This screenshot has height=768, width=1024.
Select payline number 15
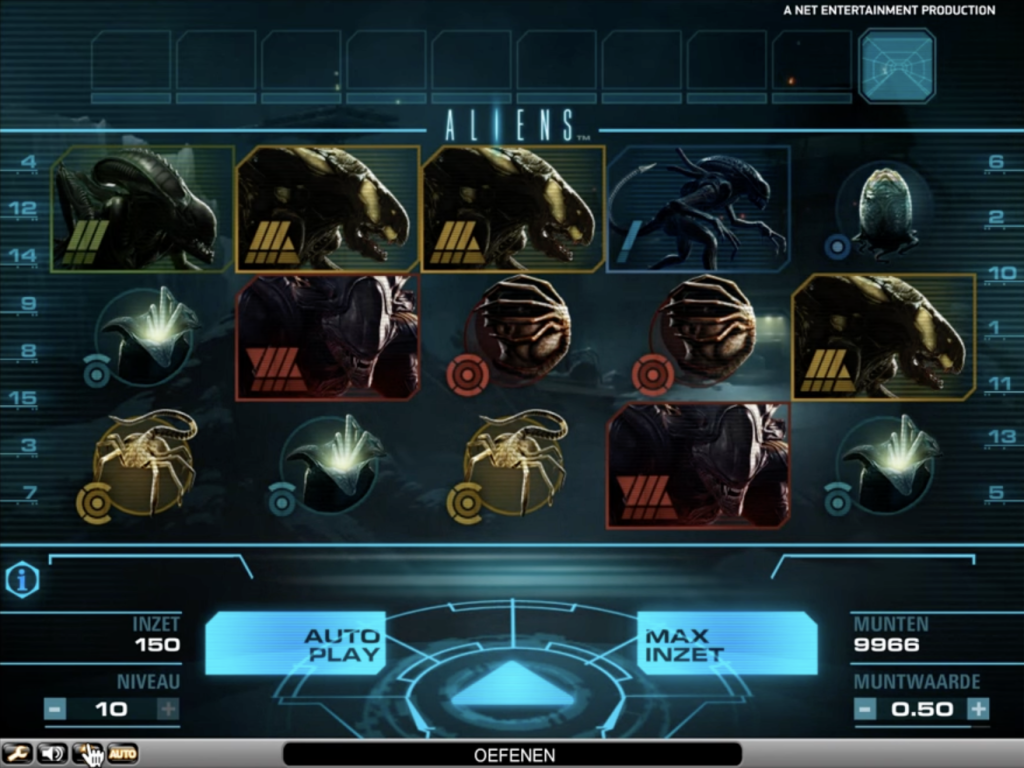pos(22,399)
